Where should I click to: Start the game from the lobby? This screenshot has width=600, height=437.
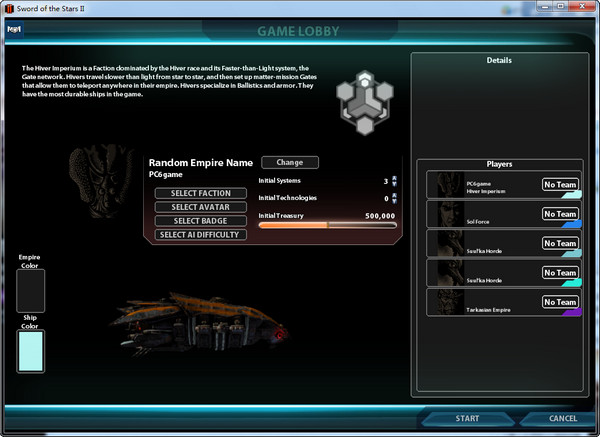(x=467, y=418)
